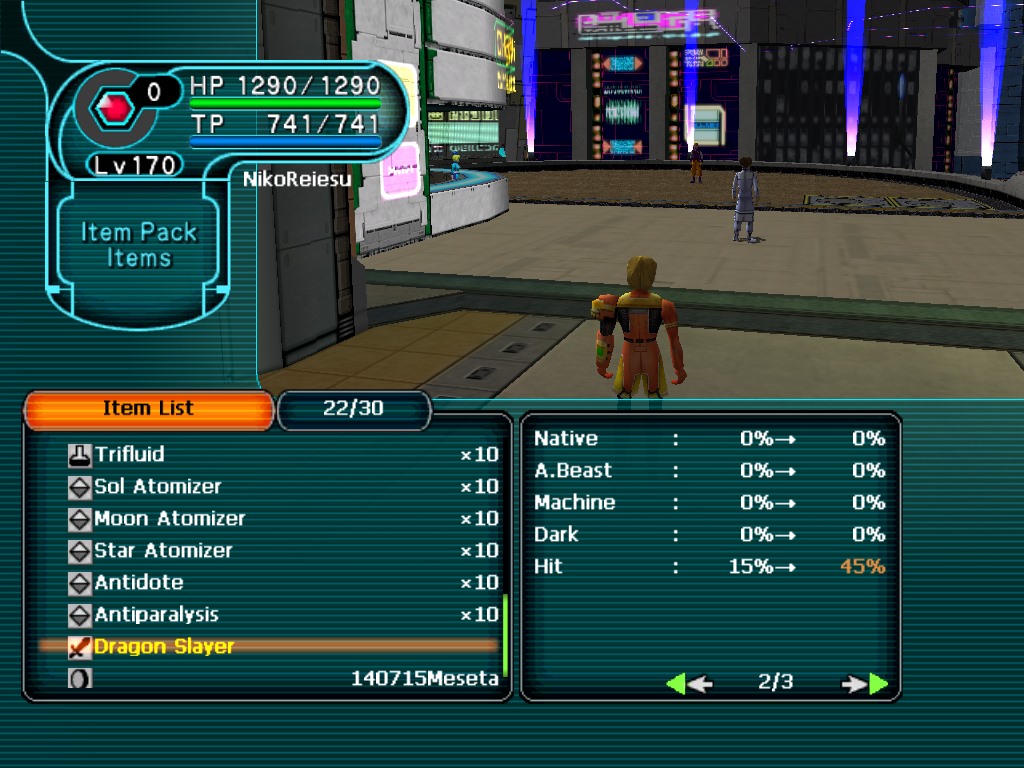
Task: Open the Item List tab header
Action: [148, 409]
